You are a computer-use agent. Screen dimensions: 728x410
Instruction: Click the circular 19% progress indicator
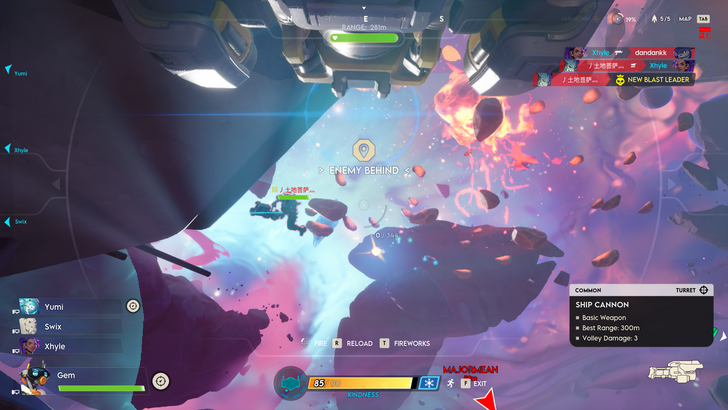pyautogui.click(x=619, y=18)
